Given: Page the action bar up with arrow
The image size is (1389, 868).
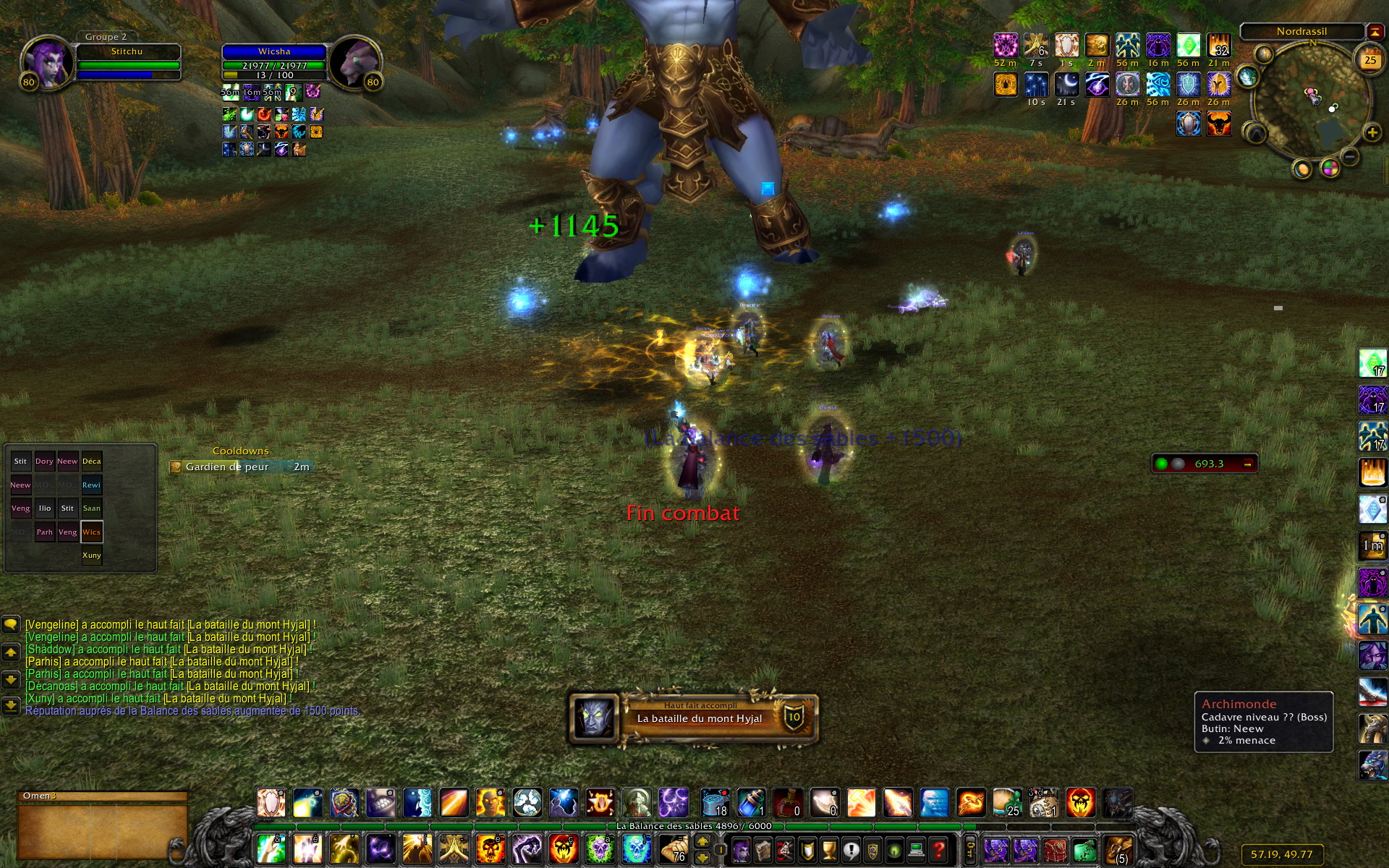Looking at the screenshot, I should point(702,841).
